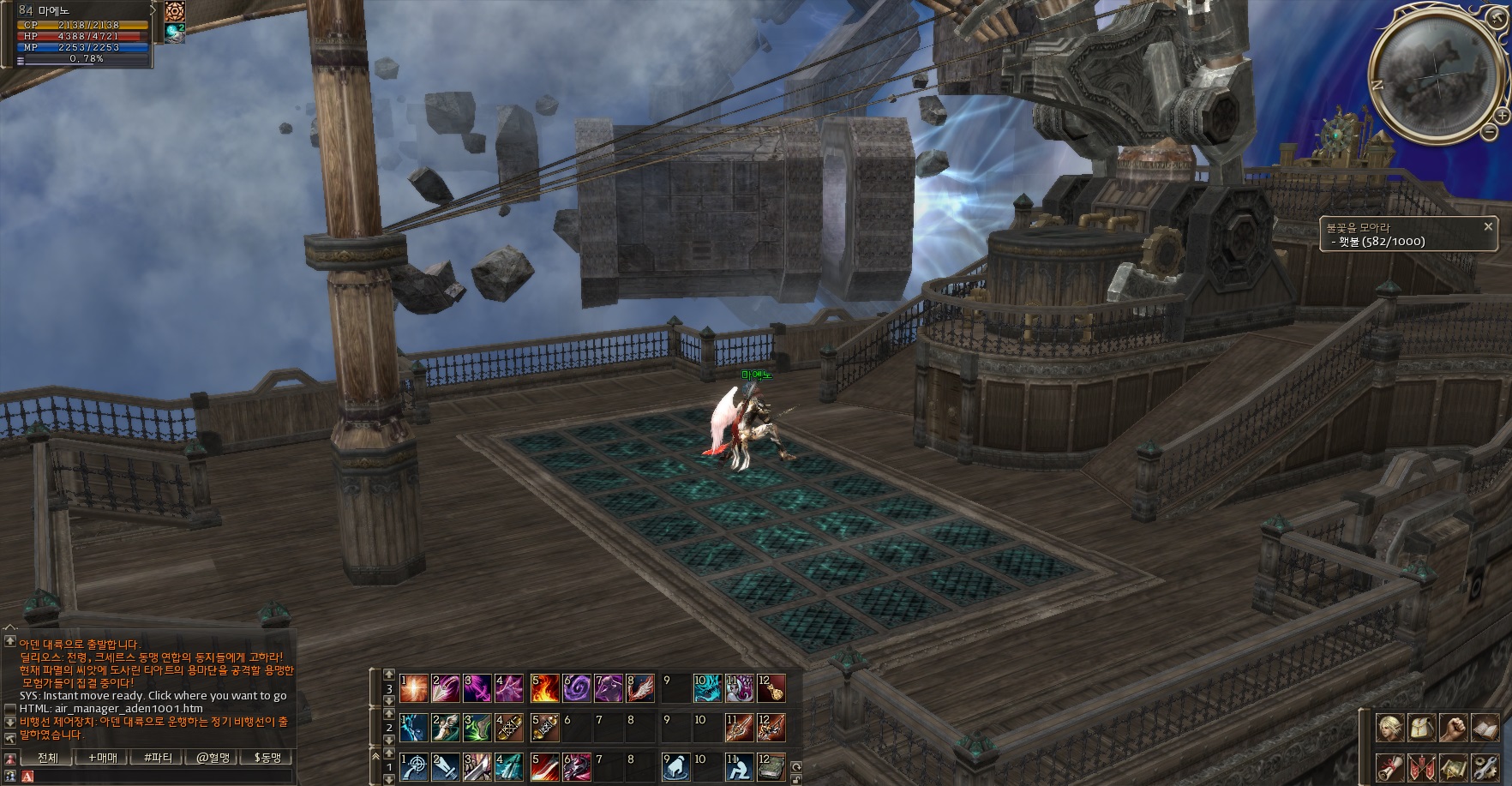
Task: Open the world map parchment icon
Action: 1452,767
